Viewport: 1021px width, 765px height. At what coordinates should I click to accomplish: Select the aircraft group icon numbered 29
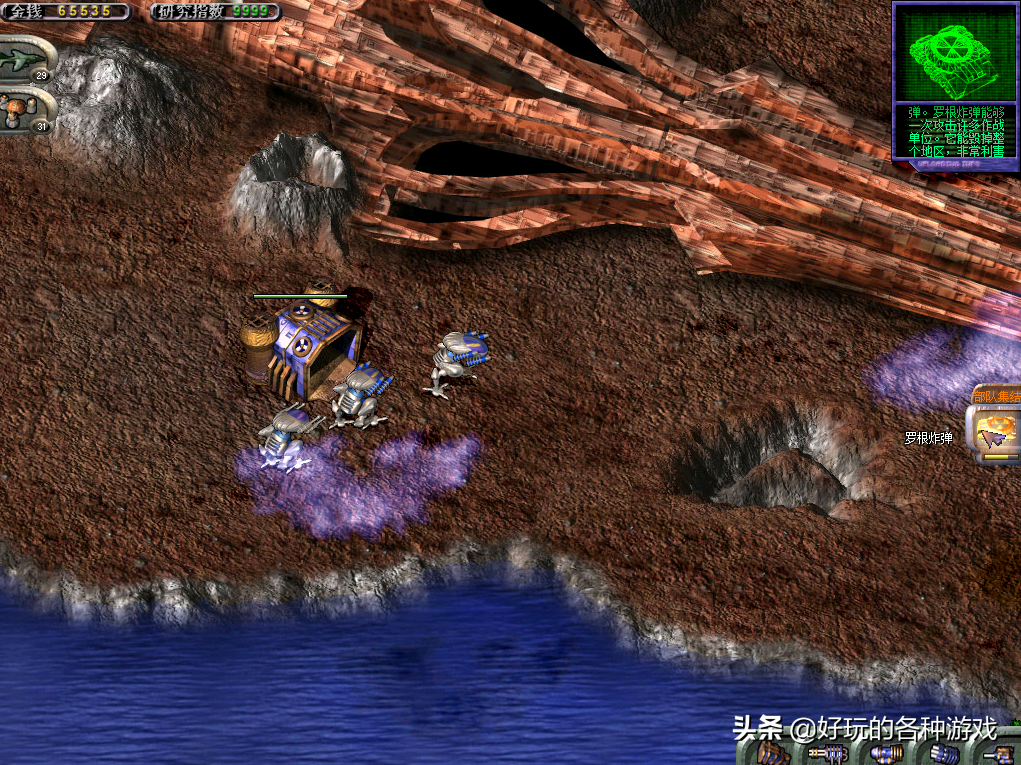tap(26, 61)
